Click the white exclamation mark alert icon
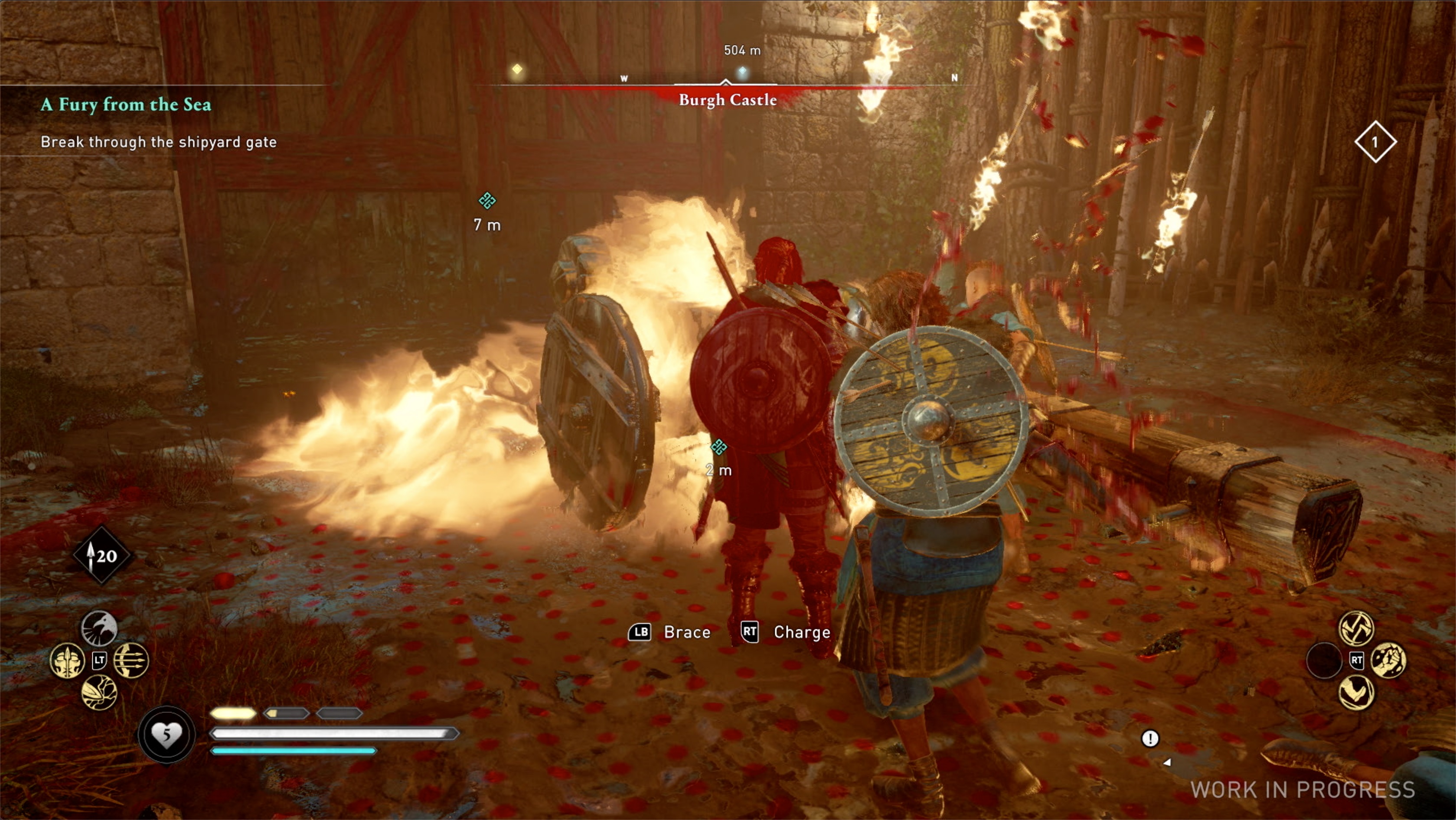The width and height of the screenshot is (1456, 820). tap(1149, 738)
